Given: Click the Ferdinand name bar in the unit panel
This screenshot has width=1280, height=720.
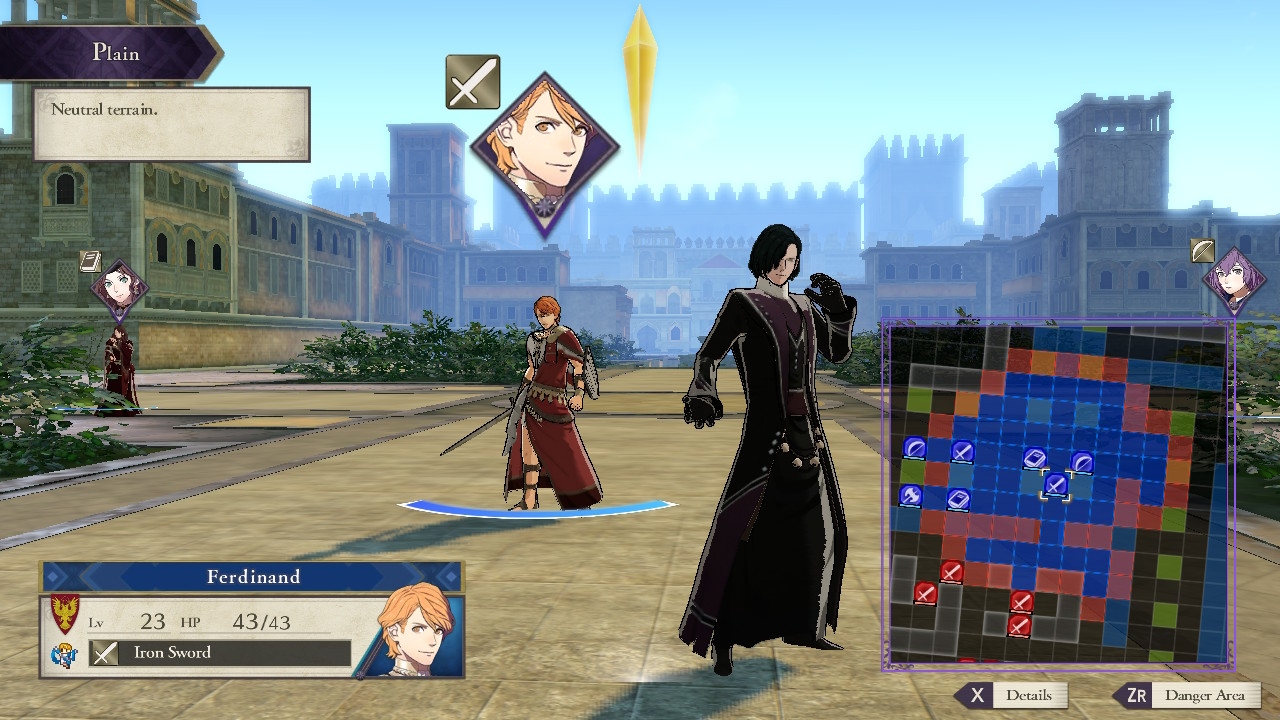Looking at the screenshot, I should (253, 577).
